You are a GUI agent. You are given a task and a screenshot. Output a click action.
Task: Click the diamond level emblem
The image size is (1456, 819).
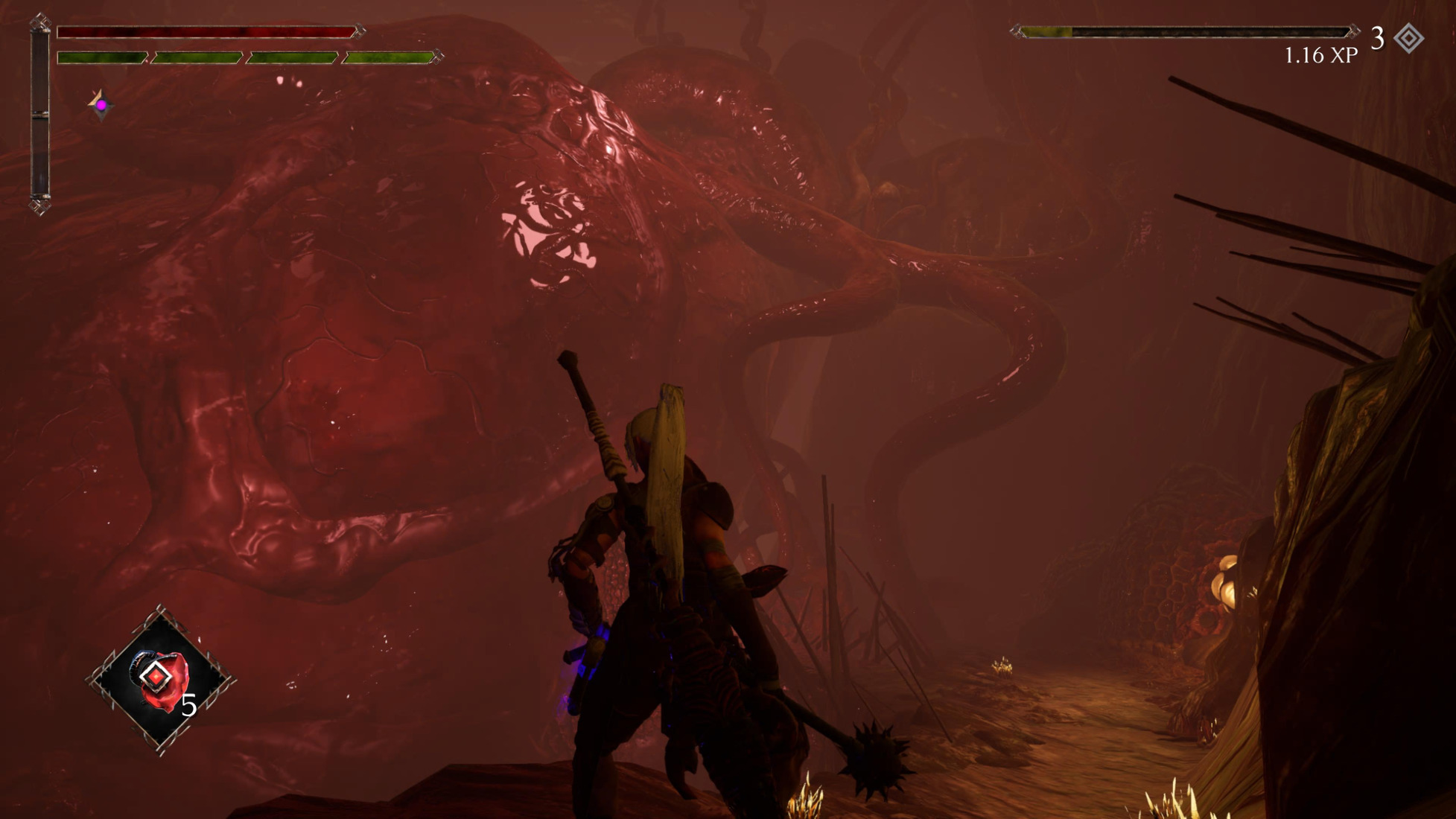click(x=1408, y=38)
